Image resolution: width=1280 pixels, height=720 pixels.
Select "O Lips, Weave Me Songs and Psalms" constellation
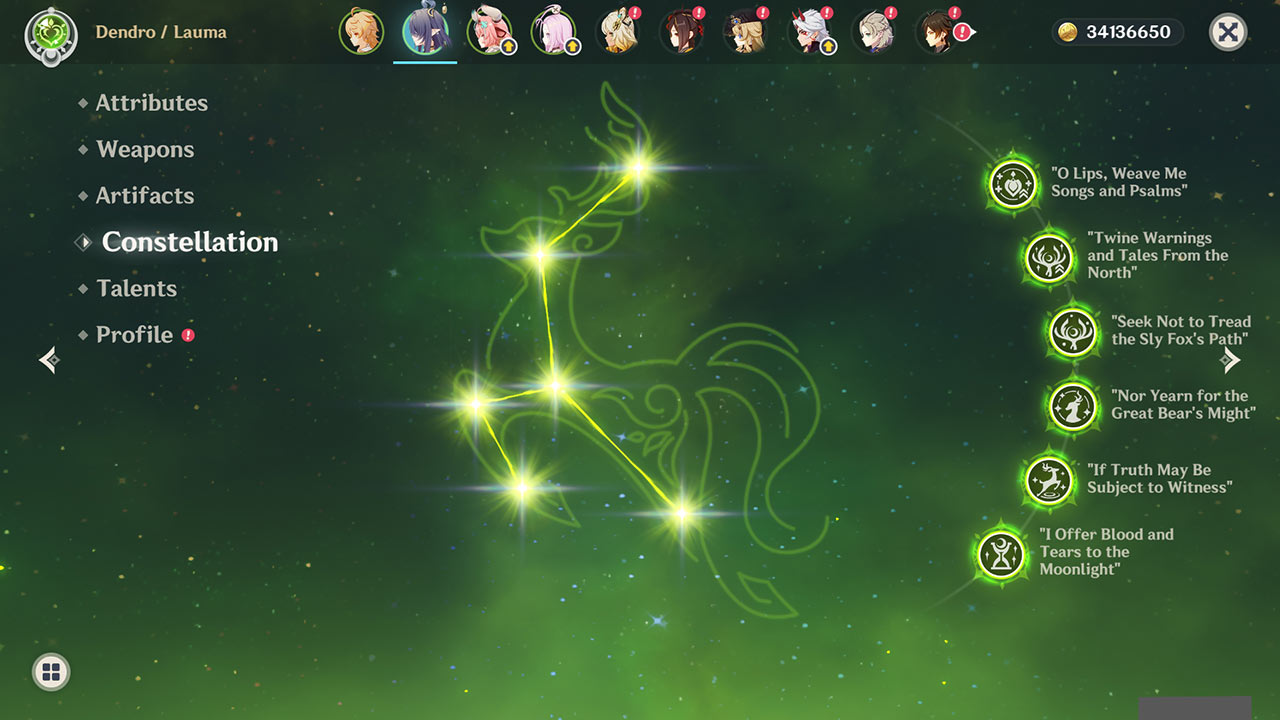click(1013, 184)
